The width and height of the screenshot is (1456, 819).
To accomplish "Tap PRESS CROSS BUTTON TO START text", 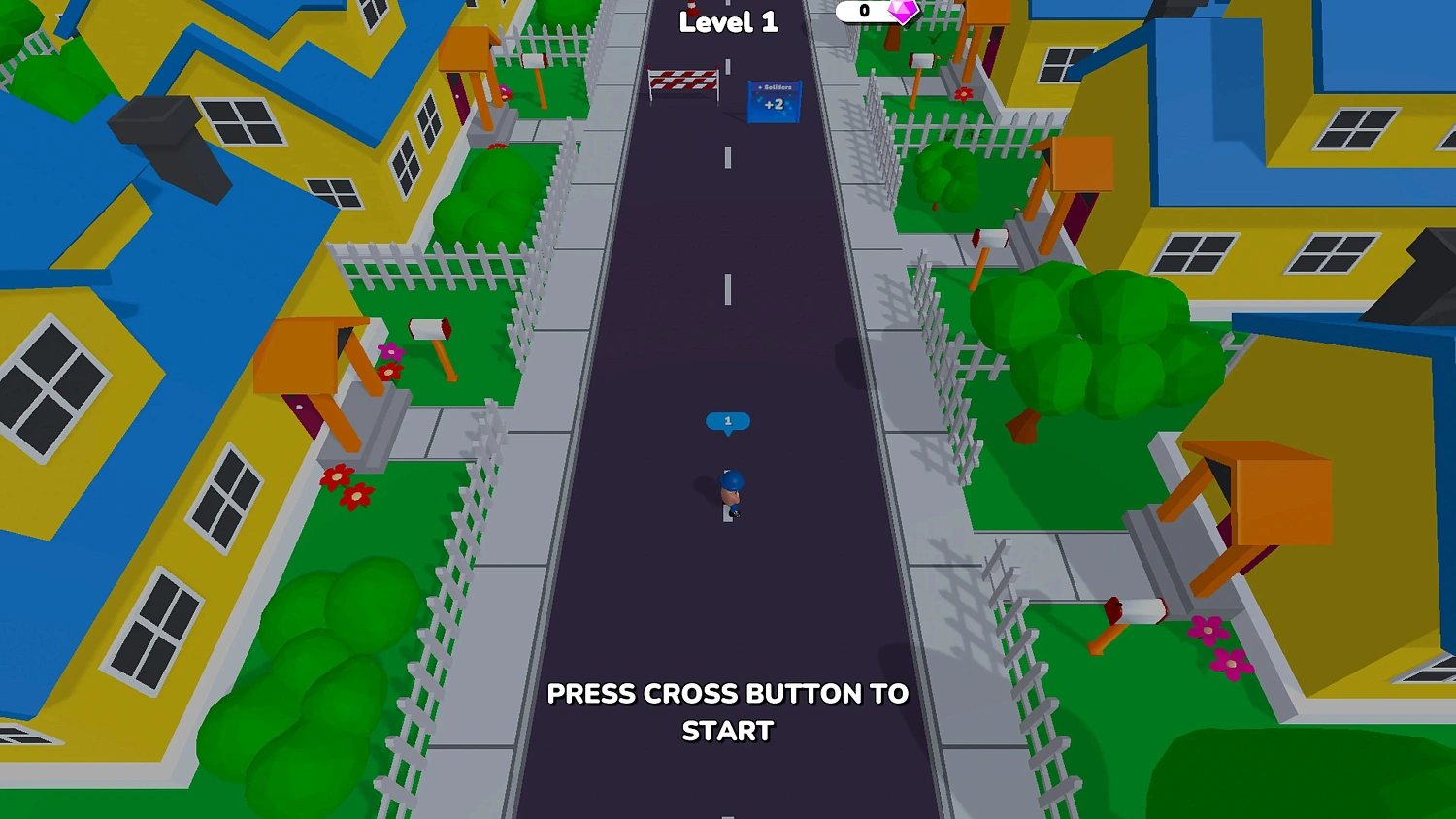I will (728, 712).
